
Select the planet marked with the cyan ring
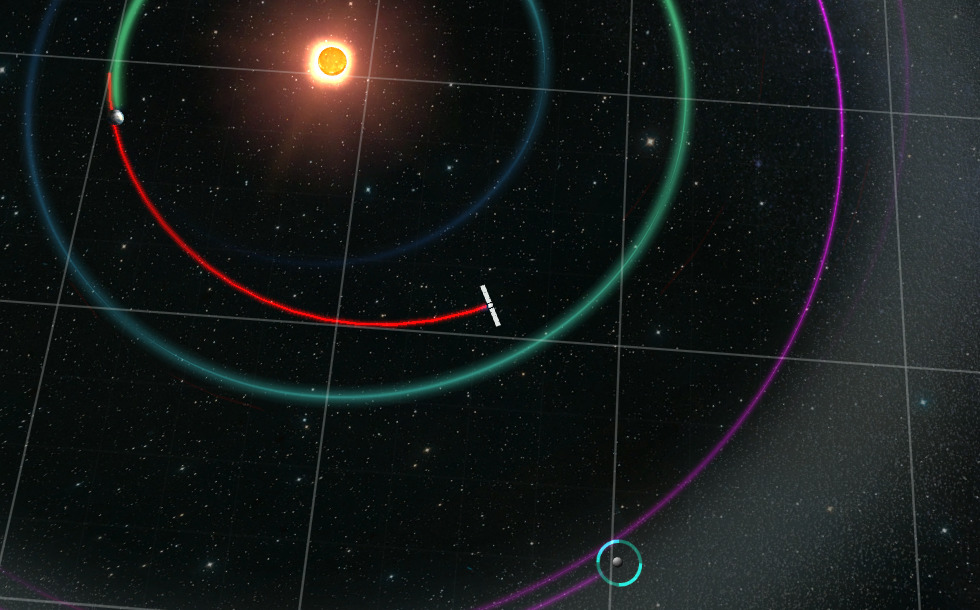[619, 562]
